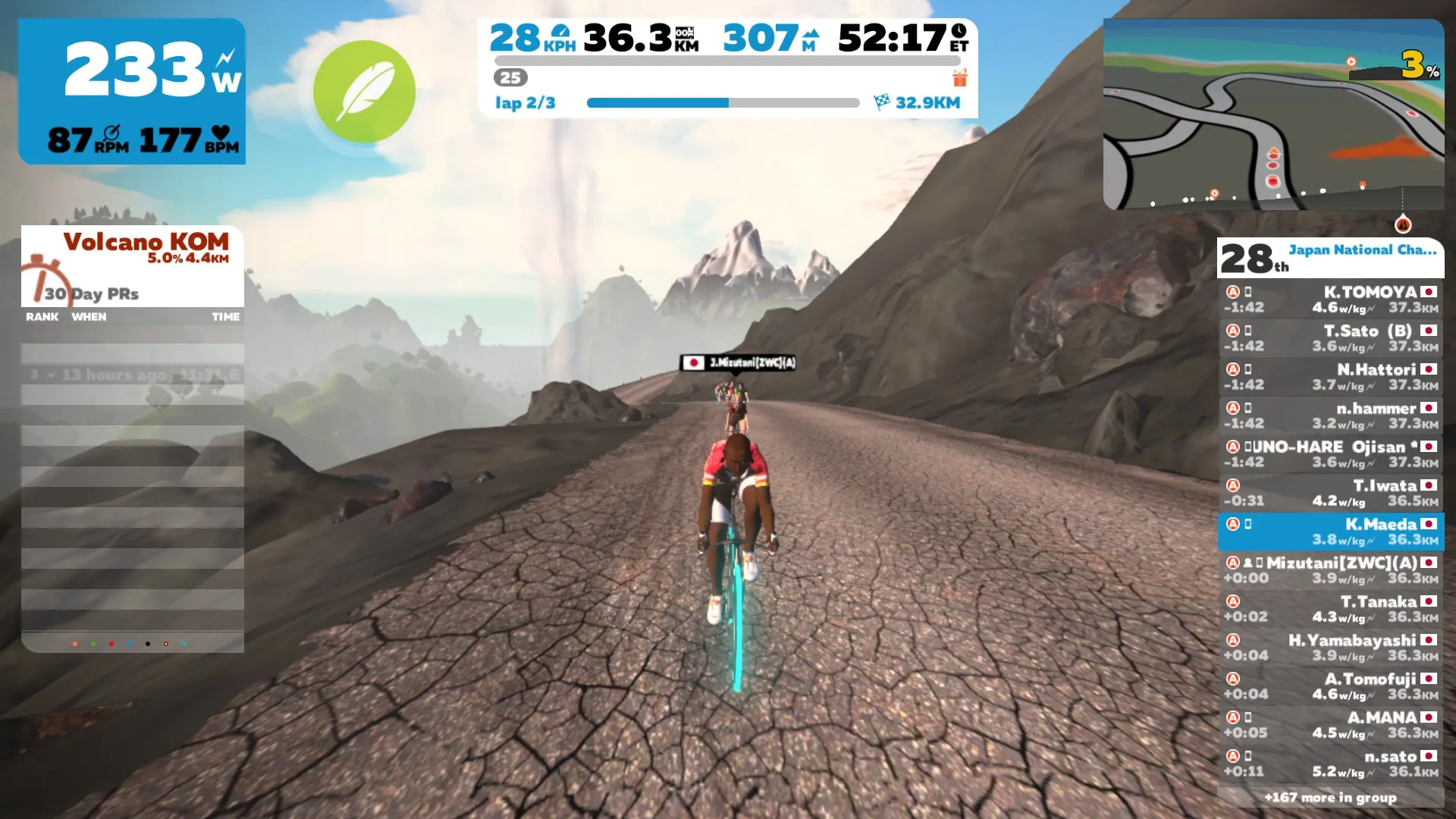Click the J.Mizutani rider name tag
Image resolution: width=1456 pixels, height=819 pixels.
point(738,362)
